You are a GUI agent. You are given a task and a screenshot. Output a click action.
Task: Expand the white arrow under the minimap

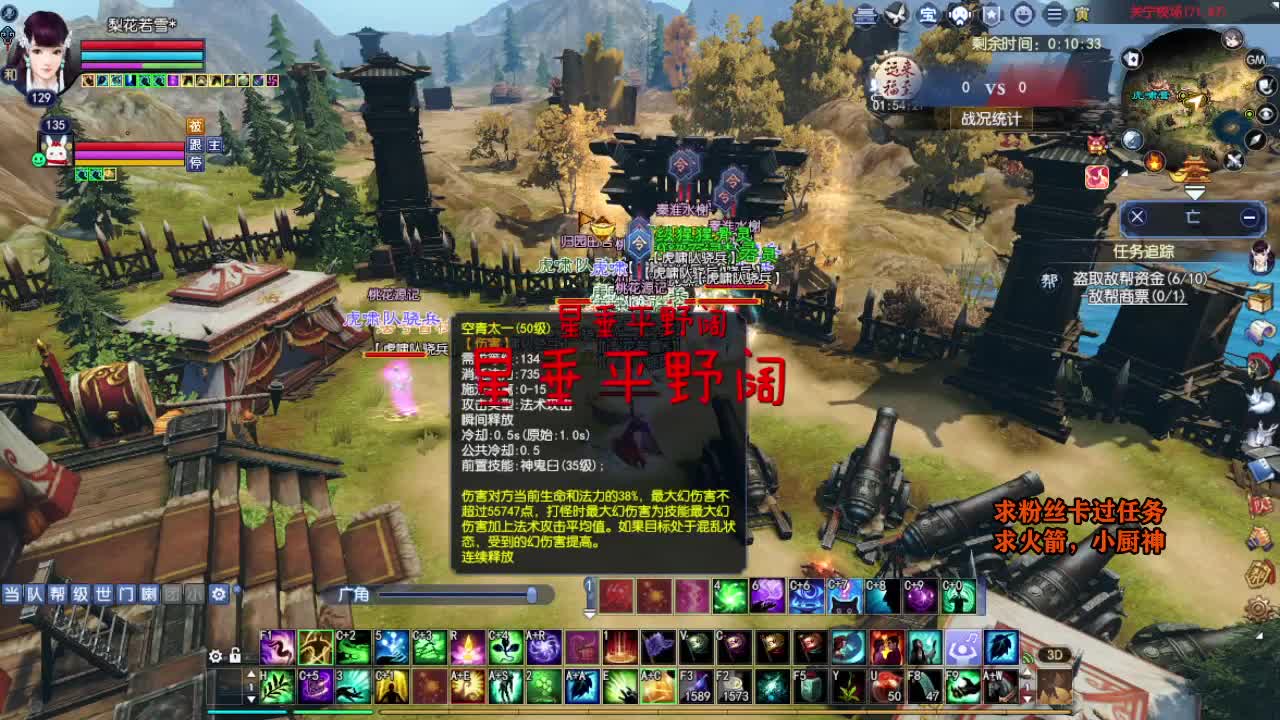click(1195, 191)
